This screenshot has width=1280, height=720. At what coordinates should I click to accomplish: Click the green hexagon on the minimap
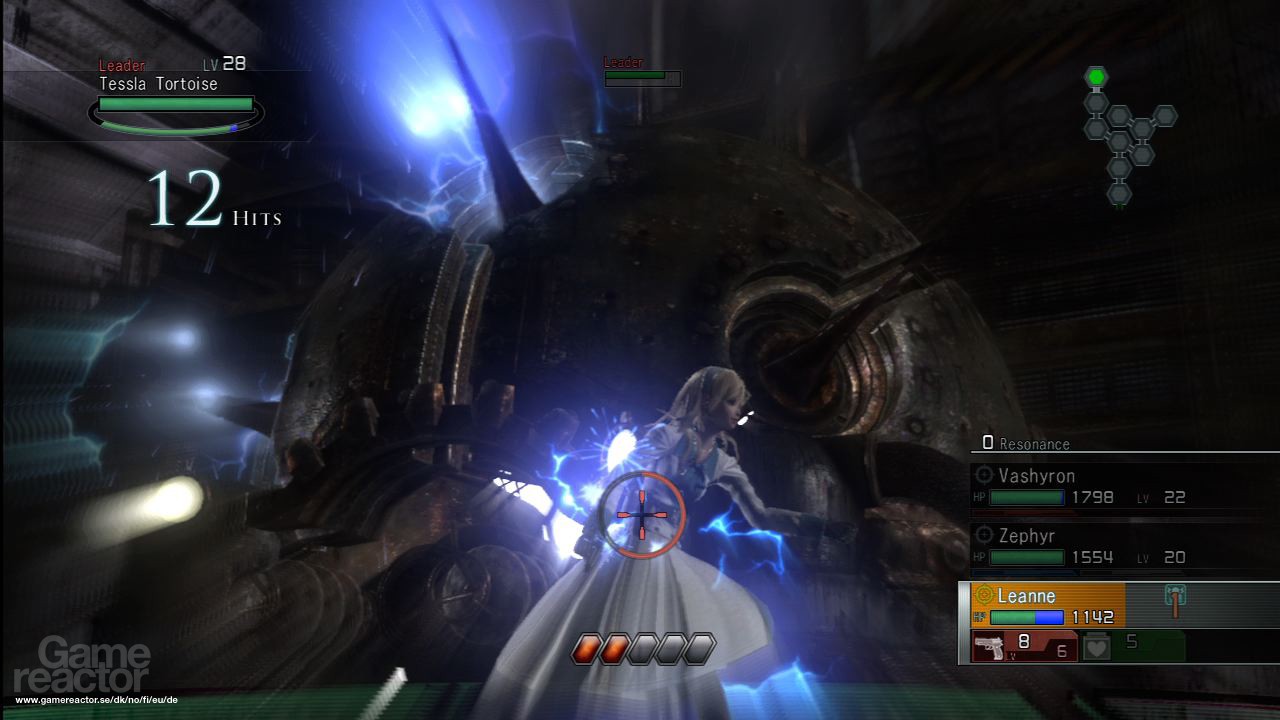coord(1097,75)
